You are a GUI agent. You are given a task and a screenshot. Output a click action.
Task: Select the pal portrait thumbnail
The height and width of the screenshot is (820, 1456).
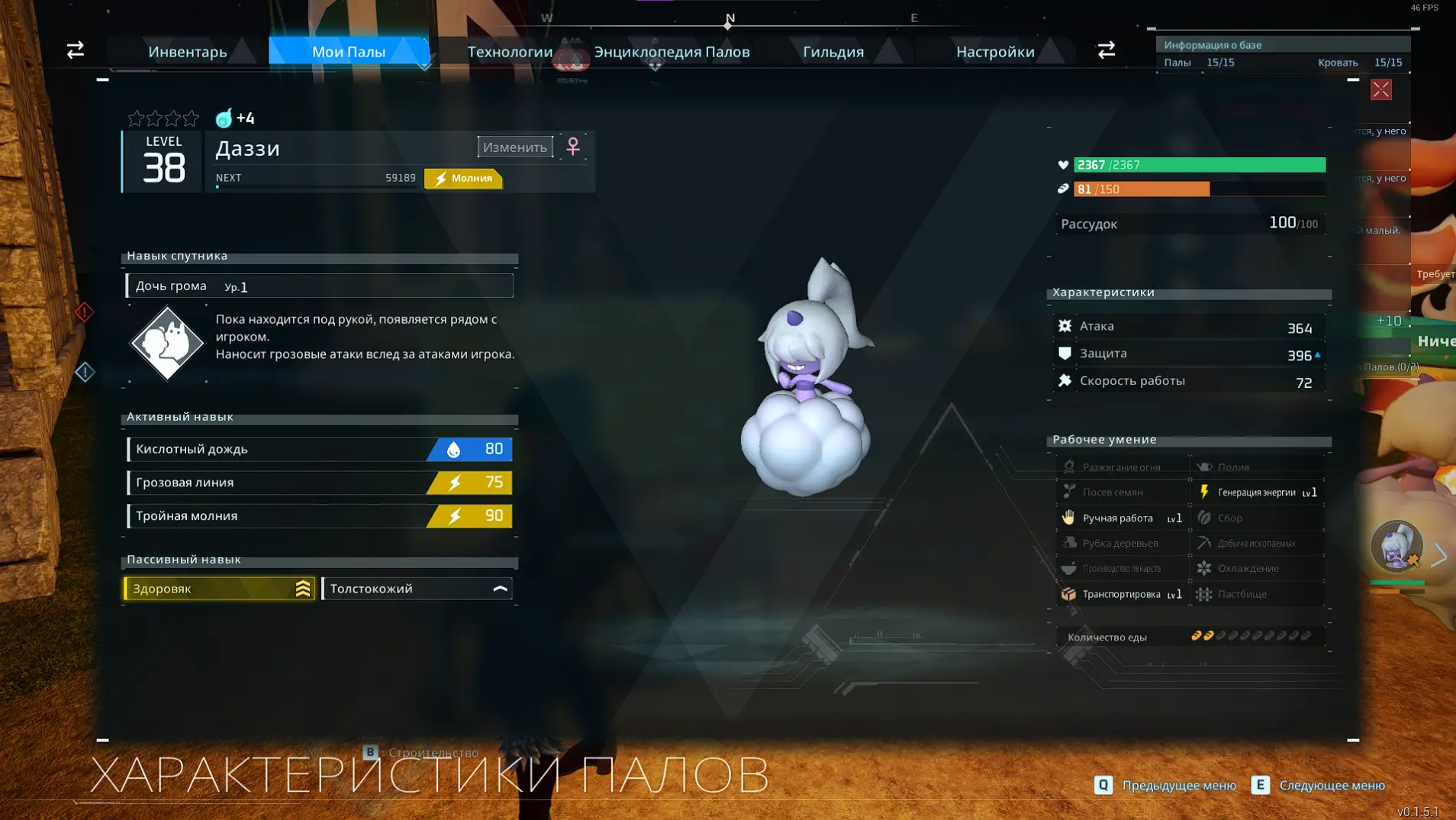click(x=1396, y=546)
